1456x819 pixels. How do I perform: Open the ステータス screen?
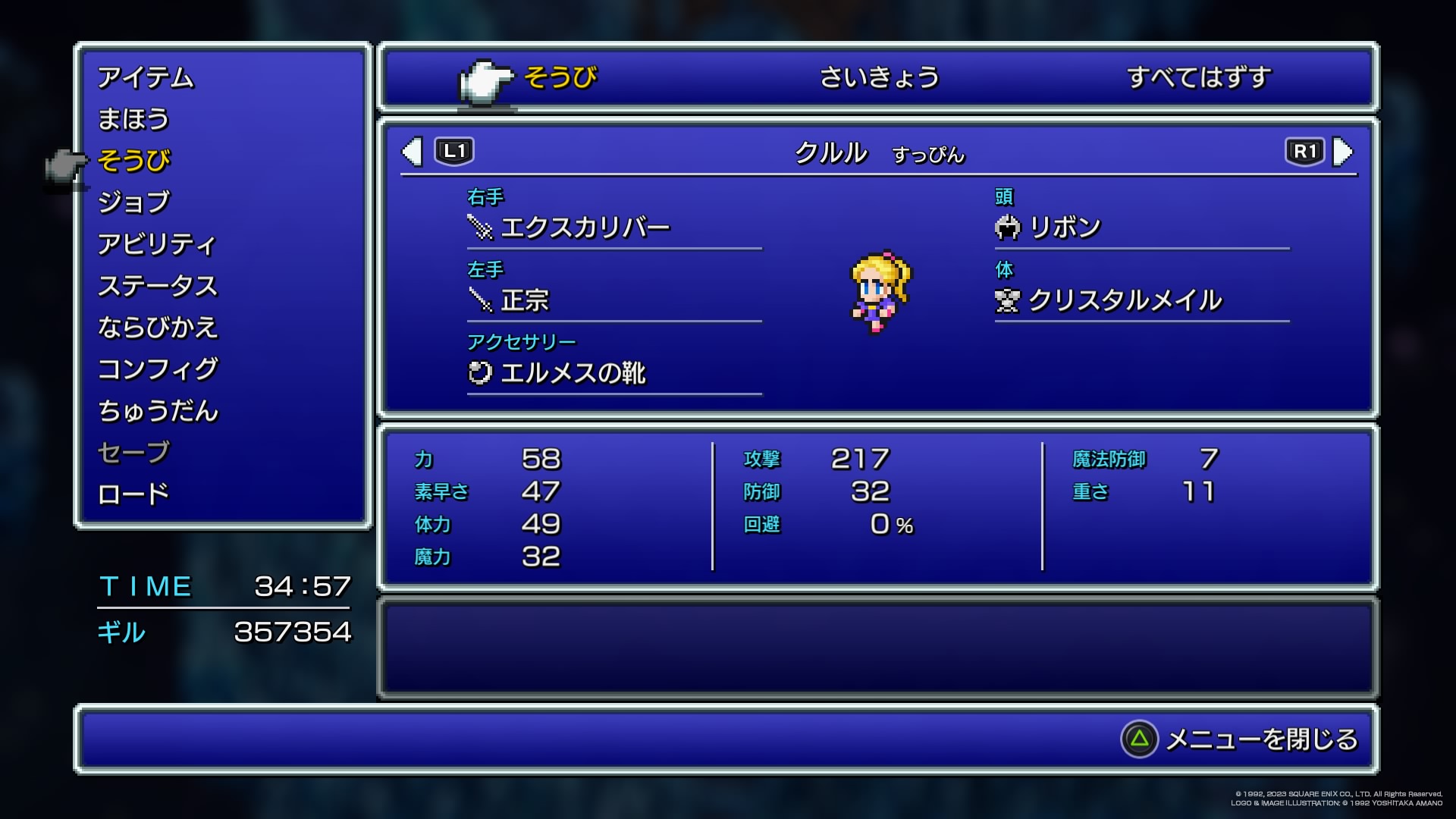[x=158, y=286]
